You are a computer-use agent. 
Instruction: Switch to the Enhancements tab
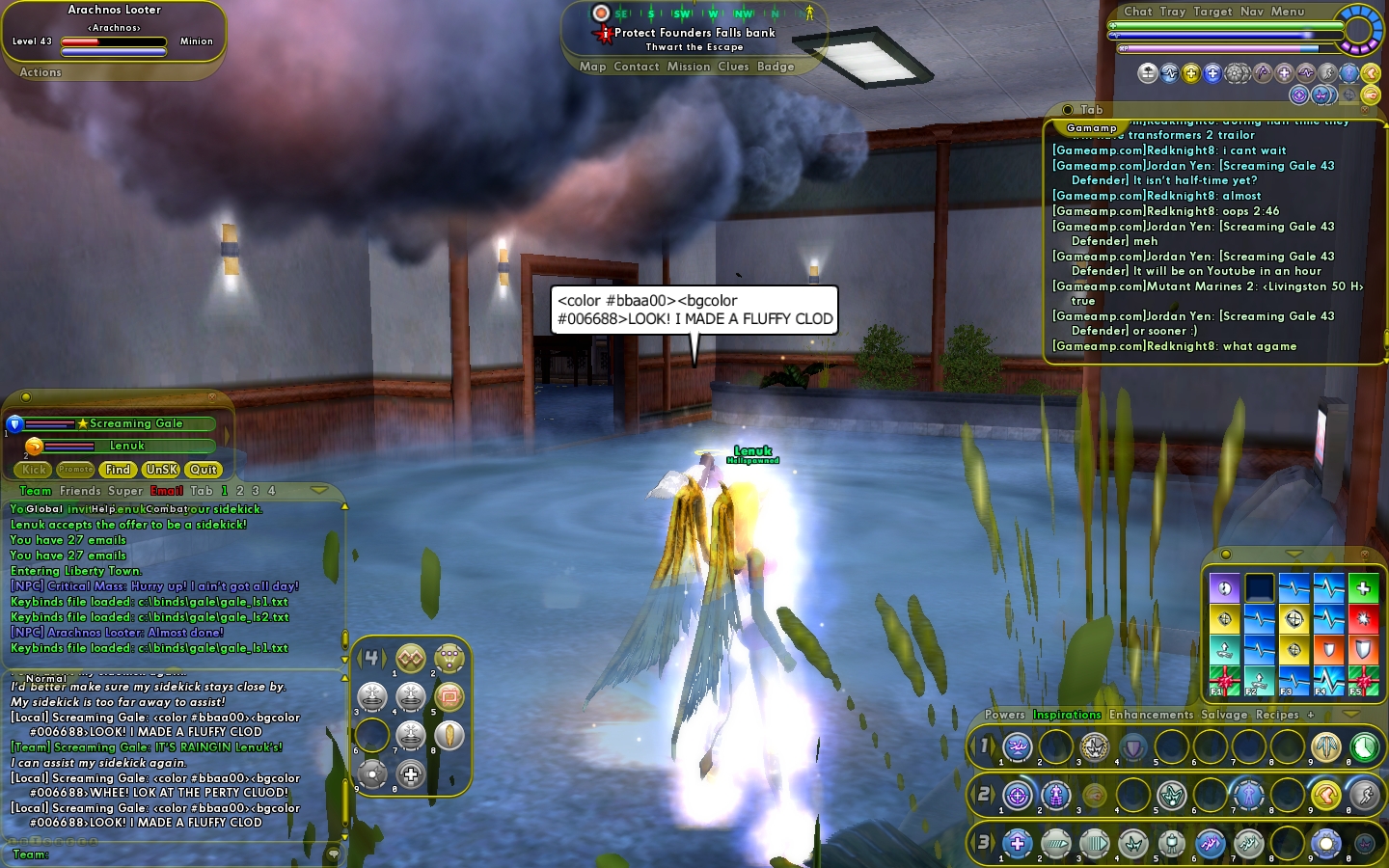[x=1151, y=715]
